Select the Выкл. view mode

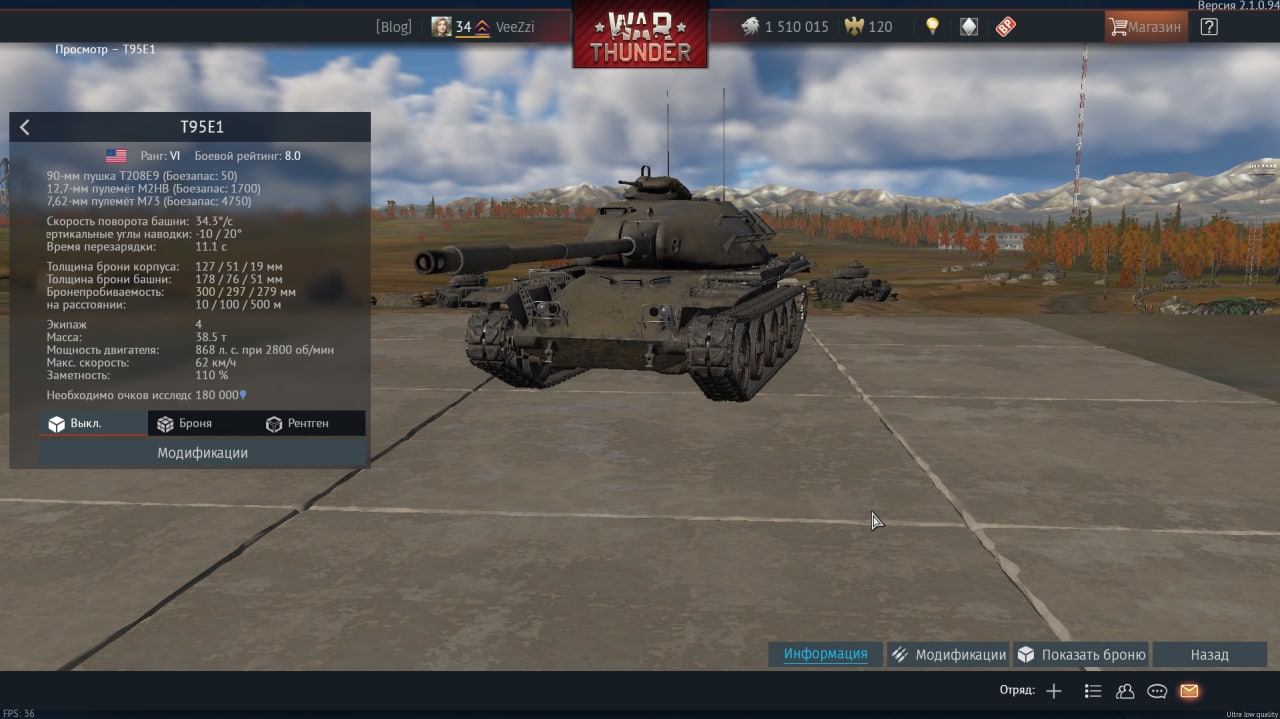pyautogui.click(x=93, y=424)
